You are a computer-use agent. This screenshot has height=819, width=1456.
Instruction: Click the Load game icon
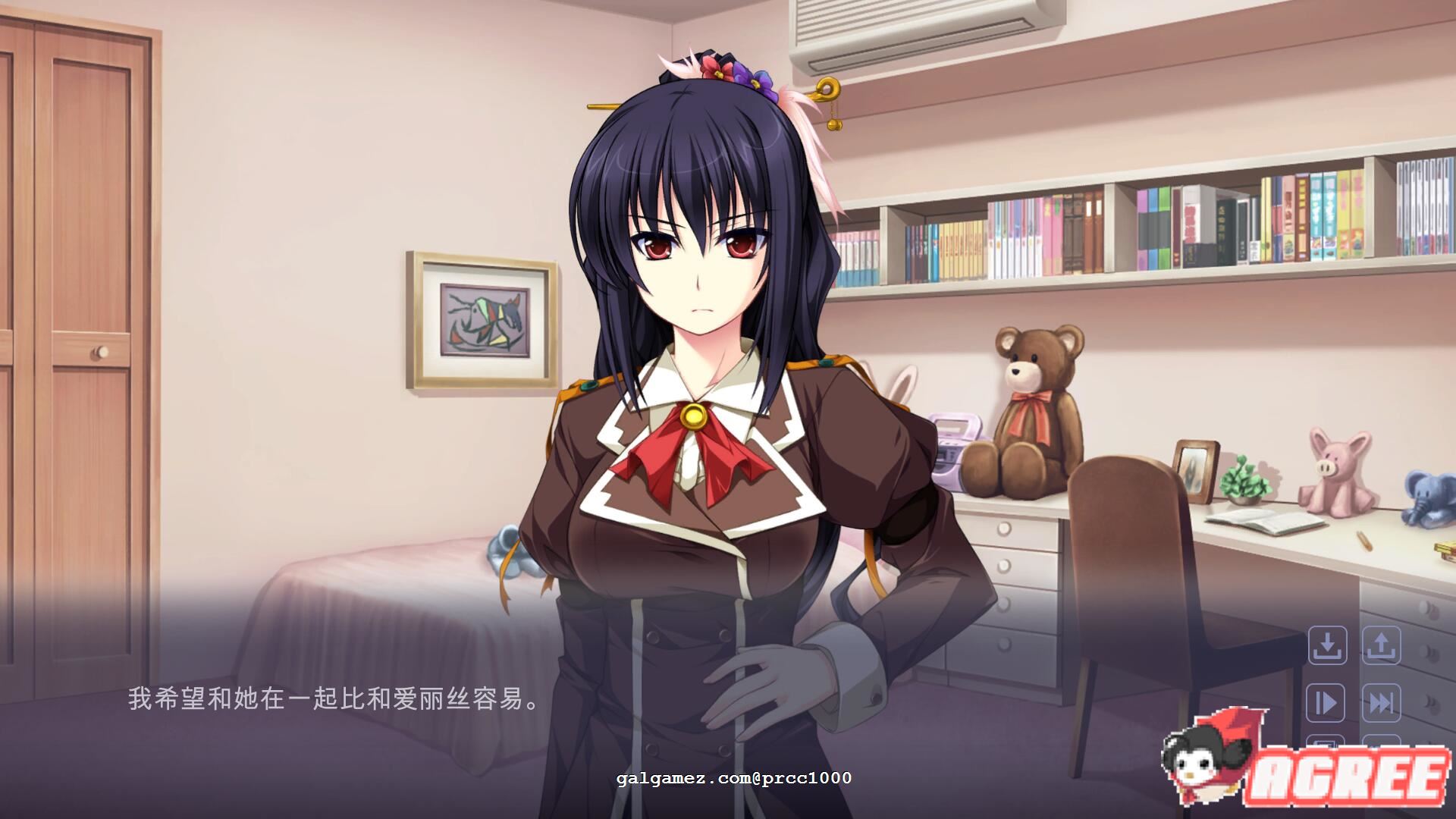coord(1381,646)
